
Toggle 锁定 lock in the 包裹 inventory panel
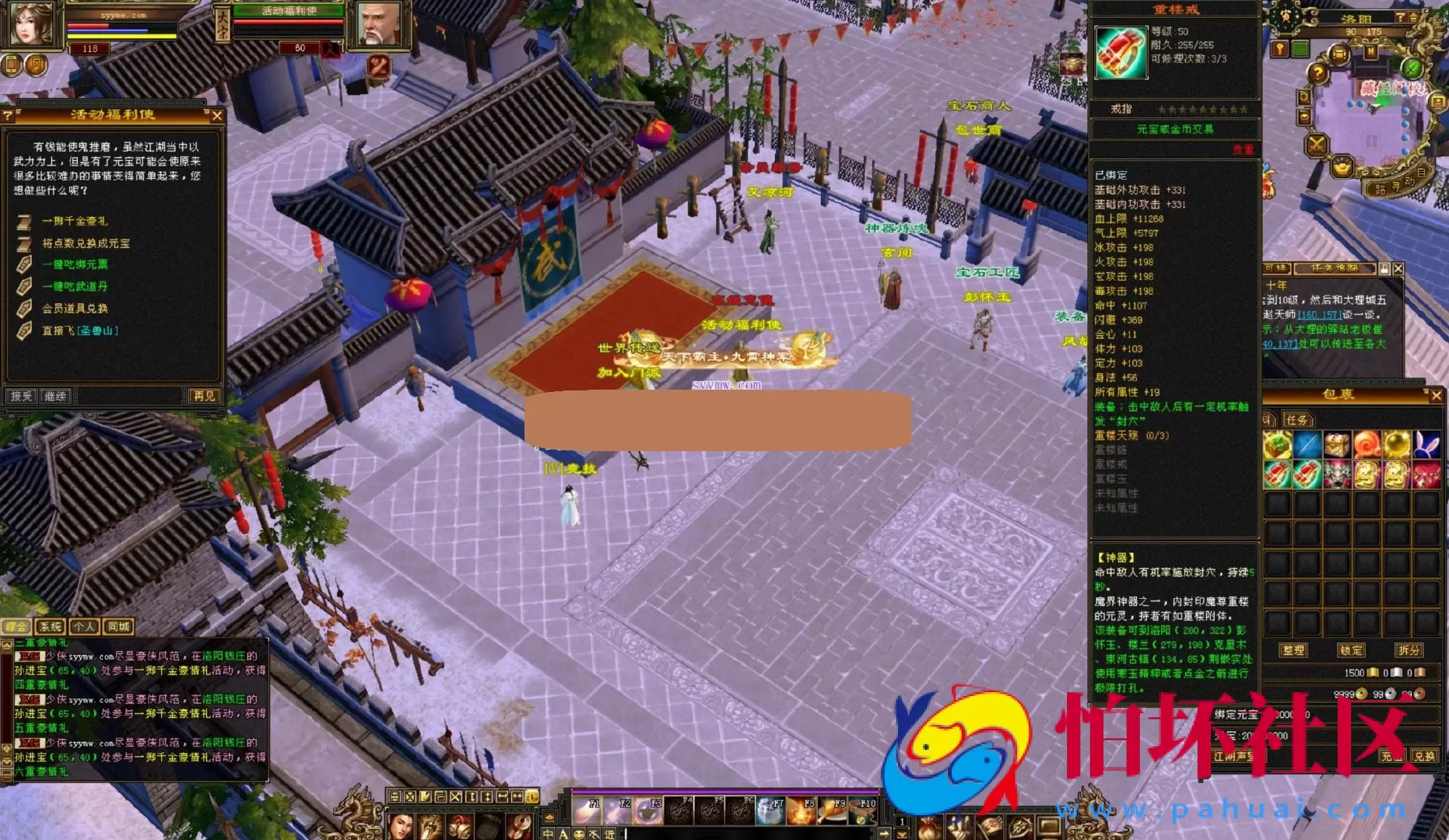pos(1351,650)
